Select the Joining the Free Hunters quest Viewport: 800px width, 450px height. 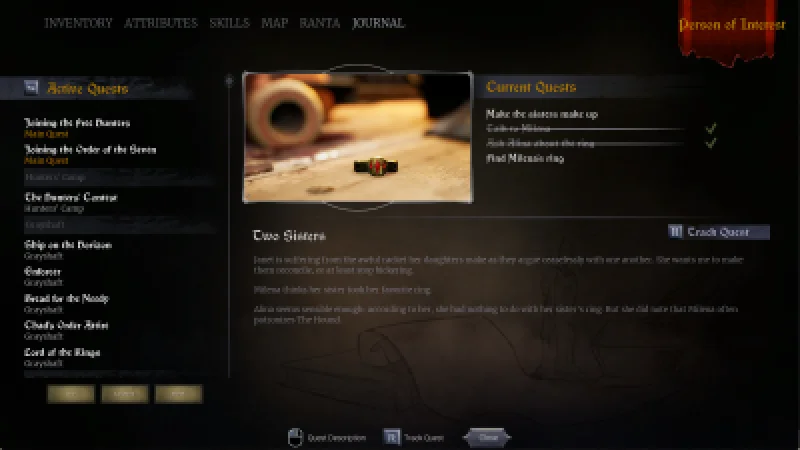click(x=77, y=123)
